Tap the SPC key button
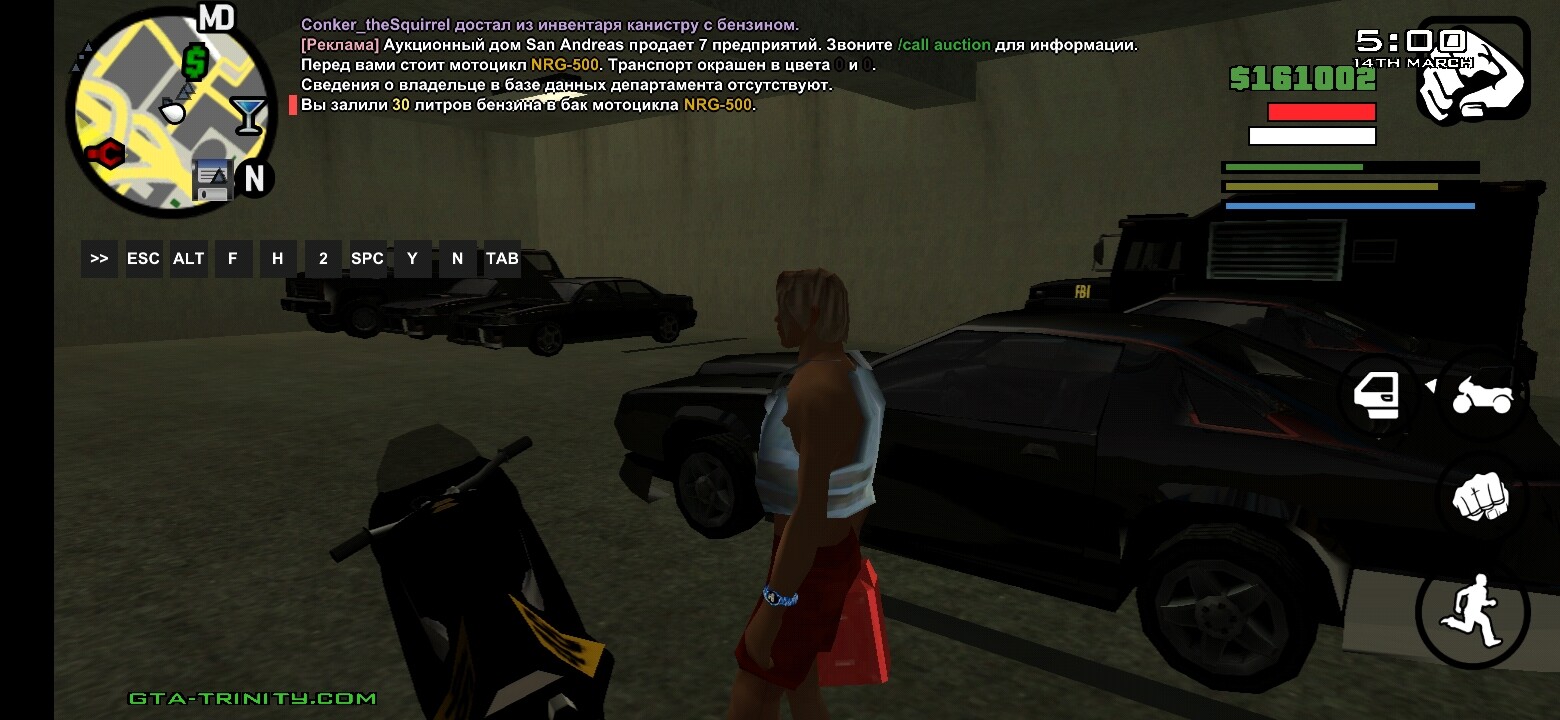This screenshot has height=720, width=1560. [367, 259]
